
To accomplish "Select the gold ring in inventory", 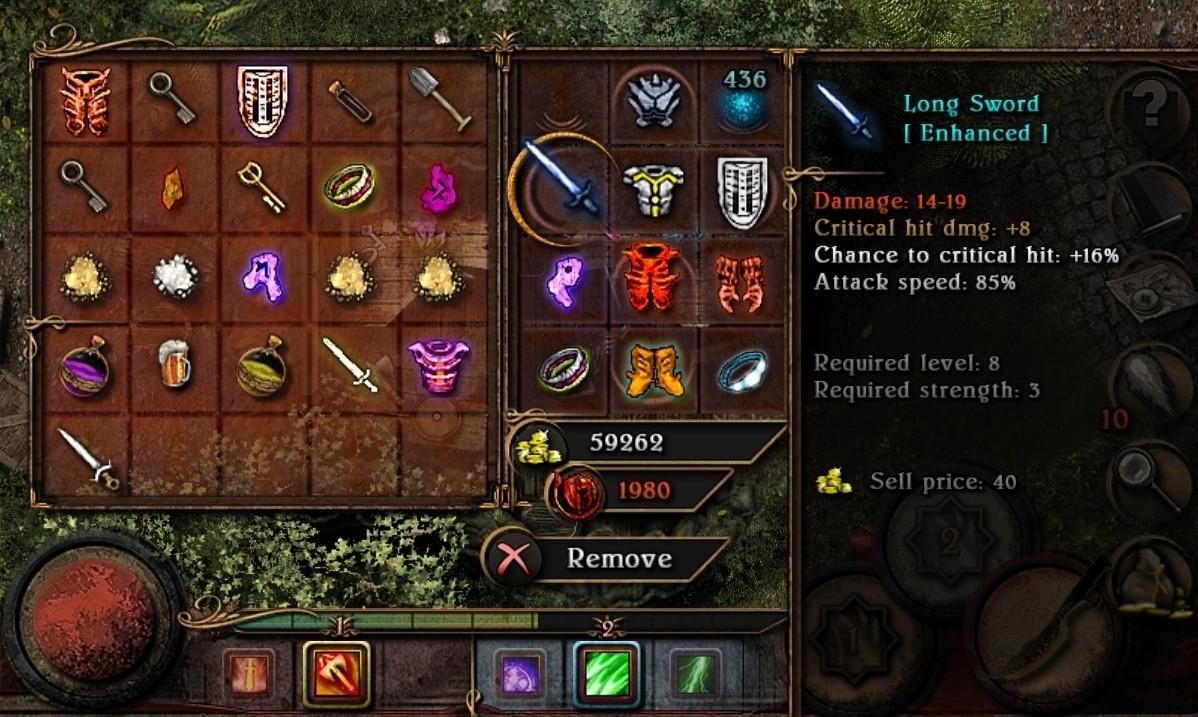I will click(349, 185).
